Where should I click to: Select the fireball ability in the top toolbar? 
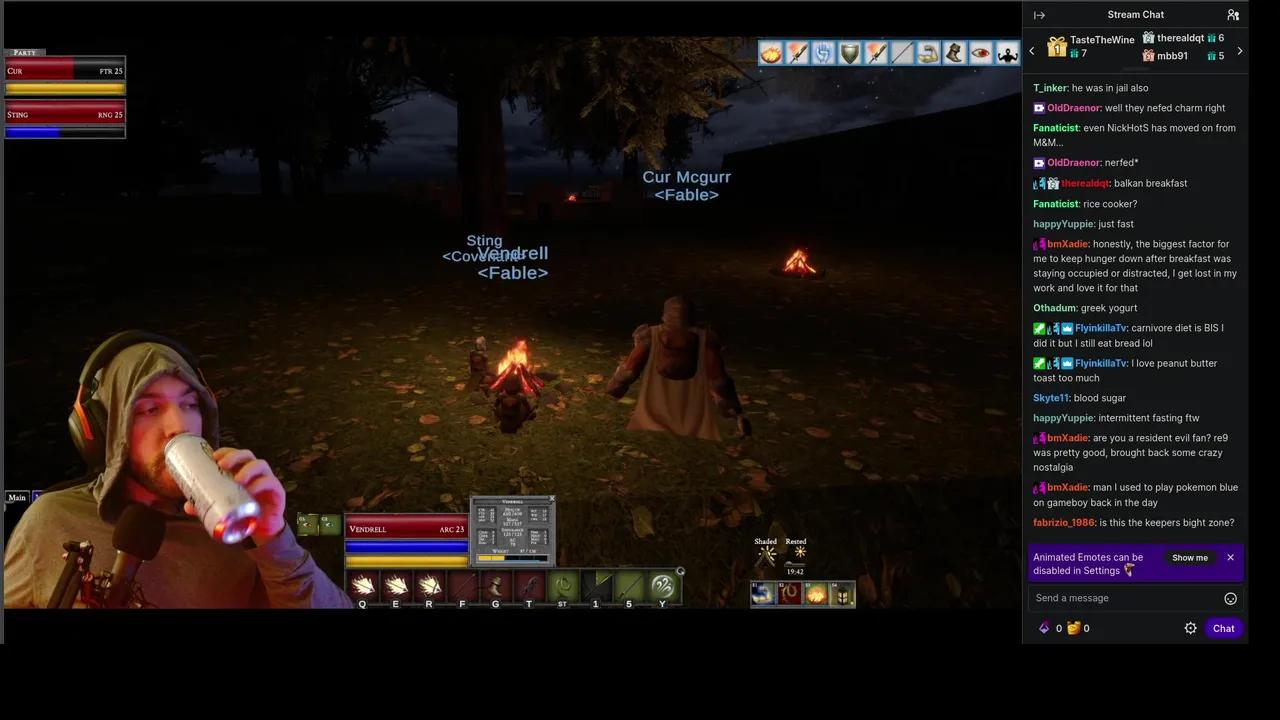click(x=770, y=53)
